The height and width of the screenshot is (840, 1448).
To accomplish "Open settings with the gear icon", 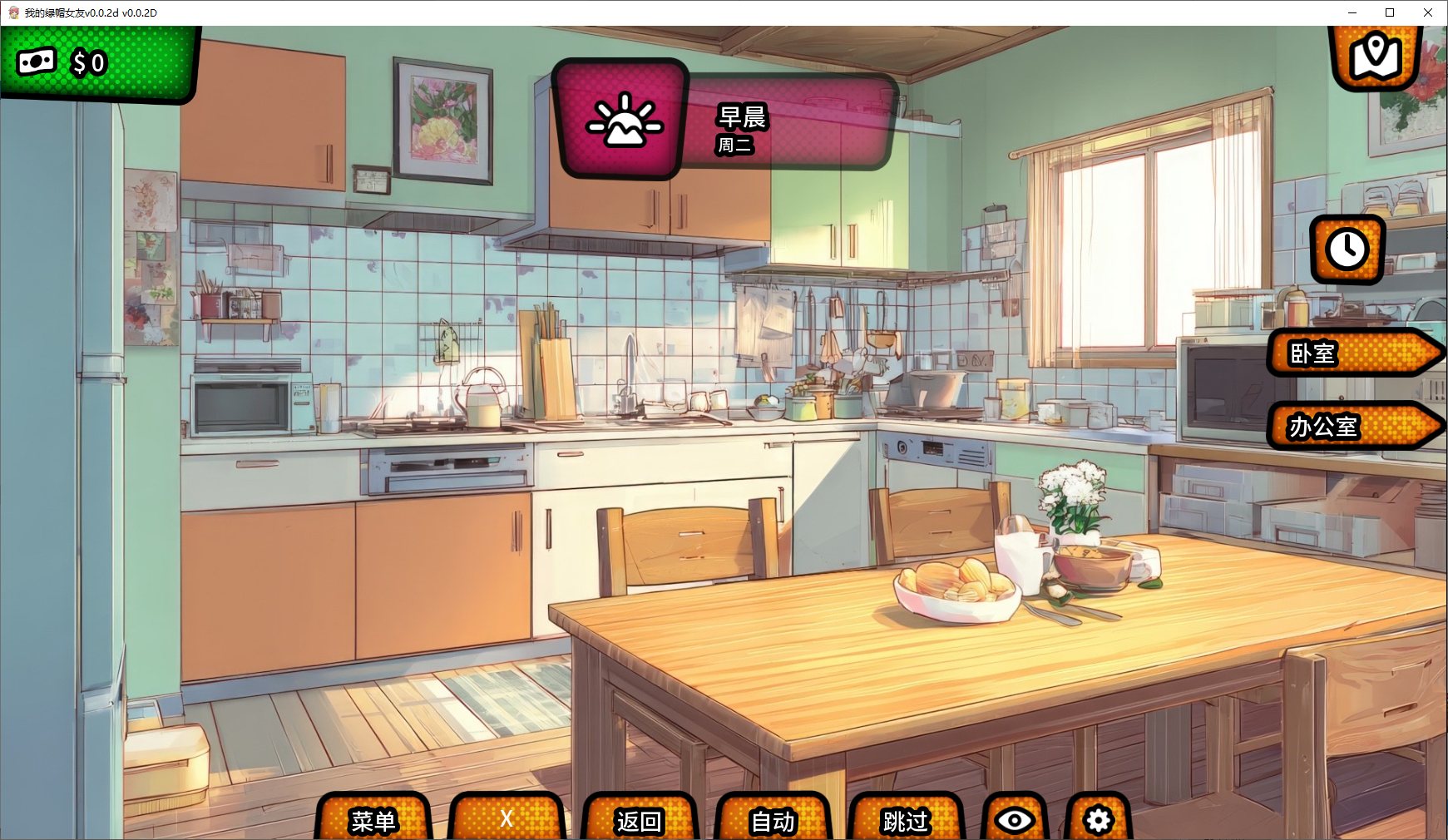I will [x=1098, y=820].
